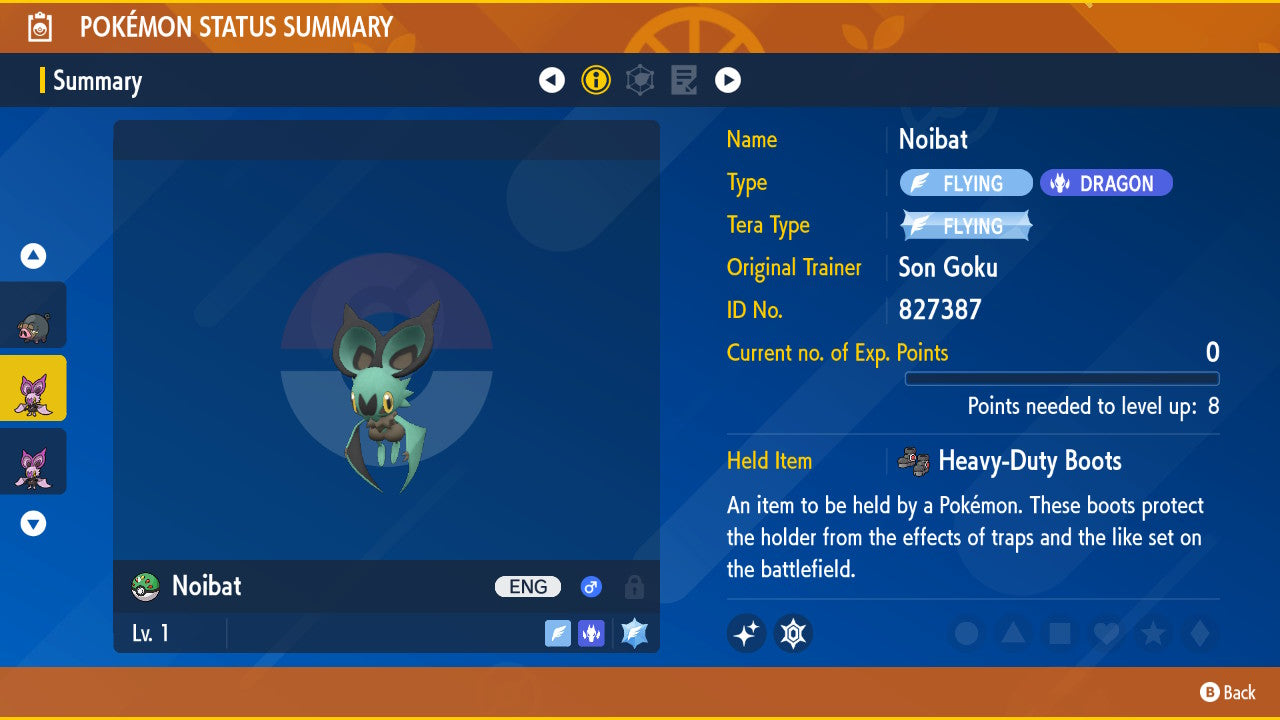Toggle the heart marking
The image size is (1280, 720).
pyautogui.click(x=1106, y=633)
